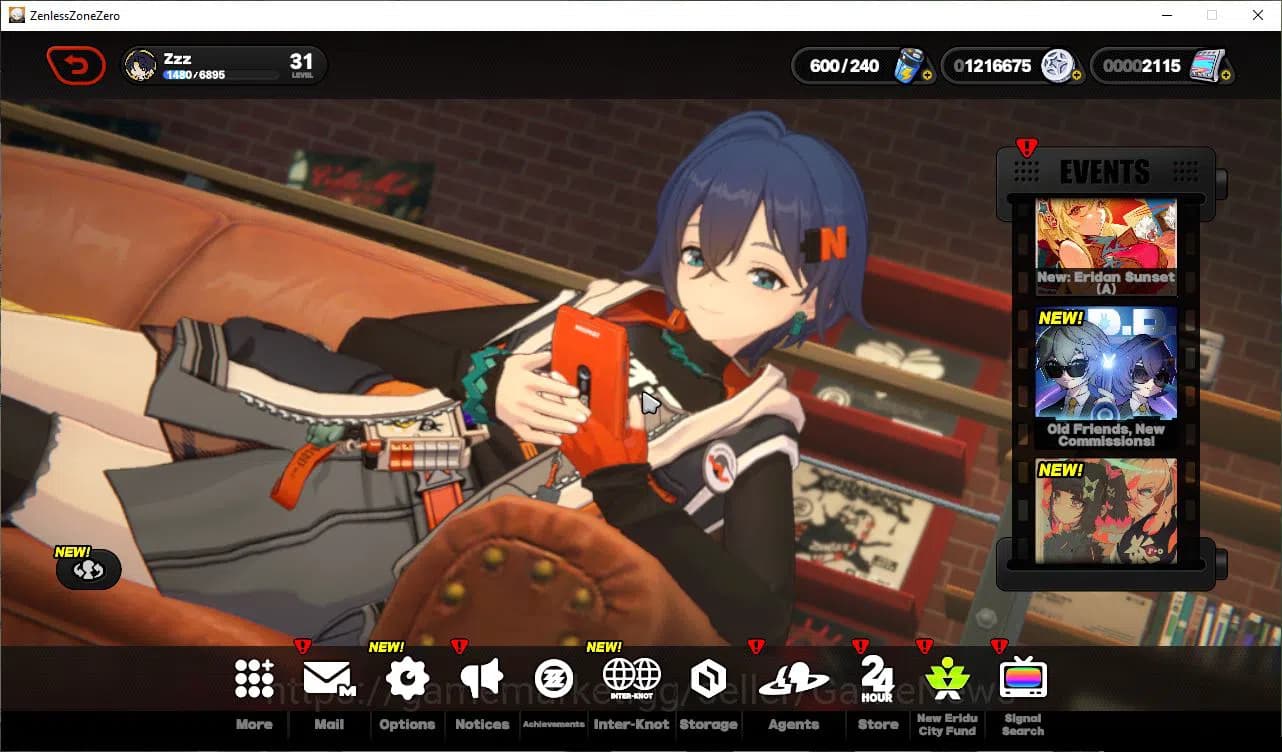Image resolution: width=1282 pixels, height=752 pixels.
Task: Open the Options settings gear
Action: pos(406,676)
